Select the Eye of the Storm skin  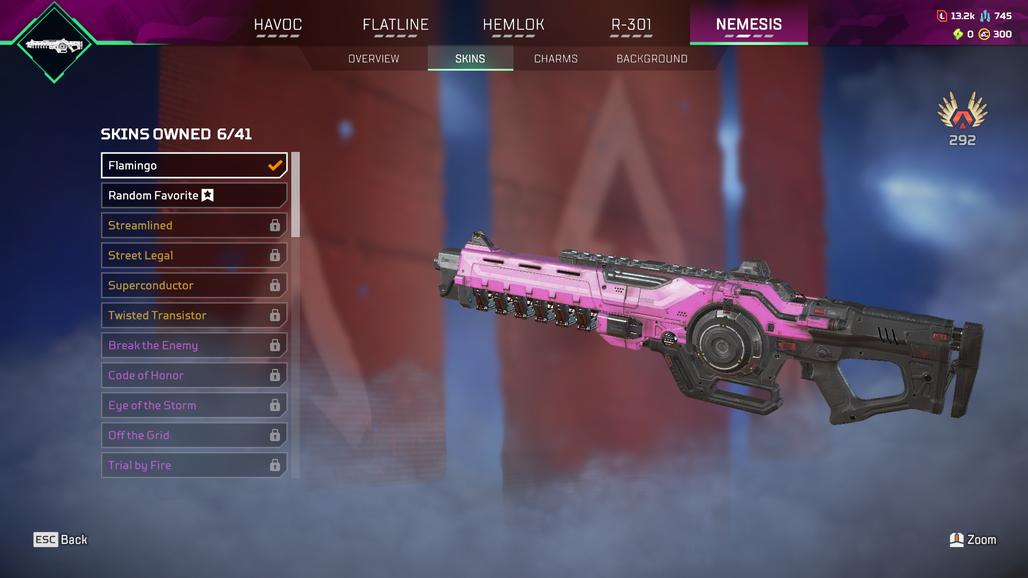click(x=194, y=405)
